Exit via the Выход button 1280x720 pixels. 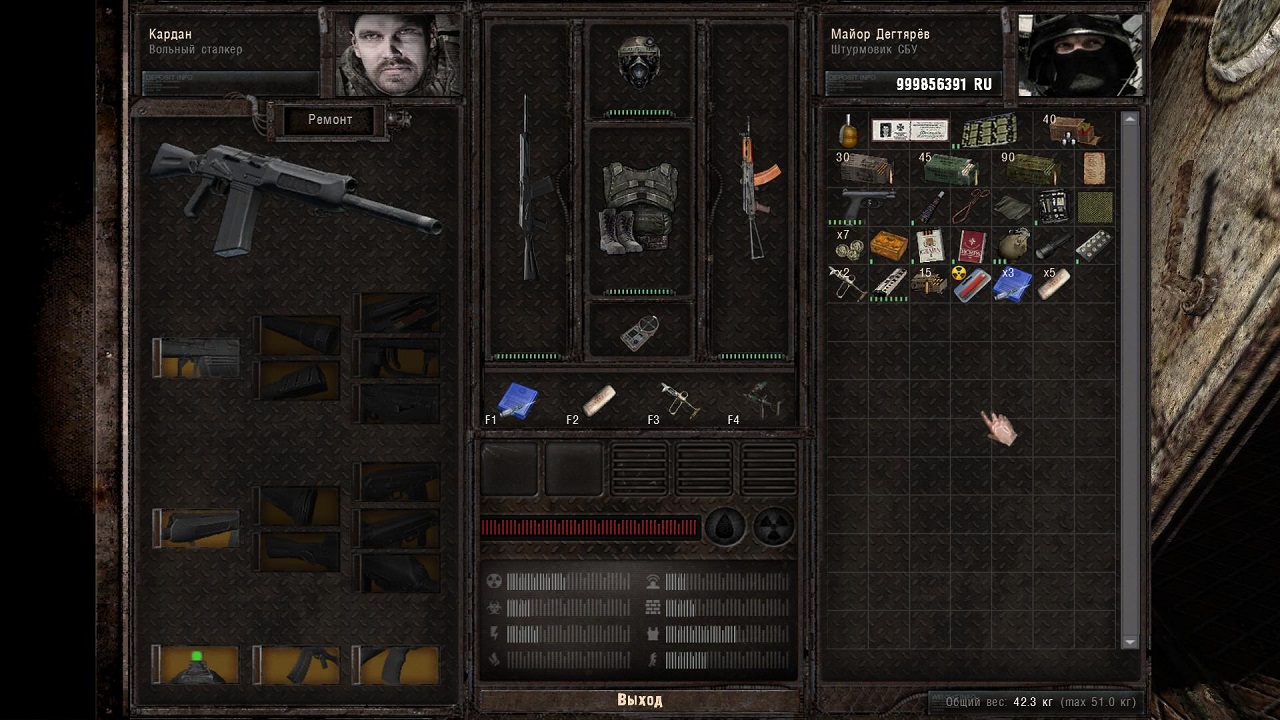point(639,700)
